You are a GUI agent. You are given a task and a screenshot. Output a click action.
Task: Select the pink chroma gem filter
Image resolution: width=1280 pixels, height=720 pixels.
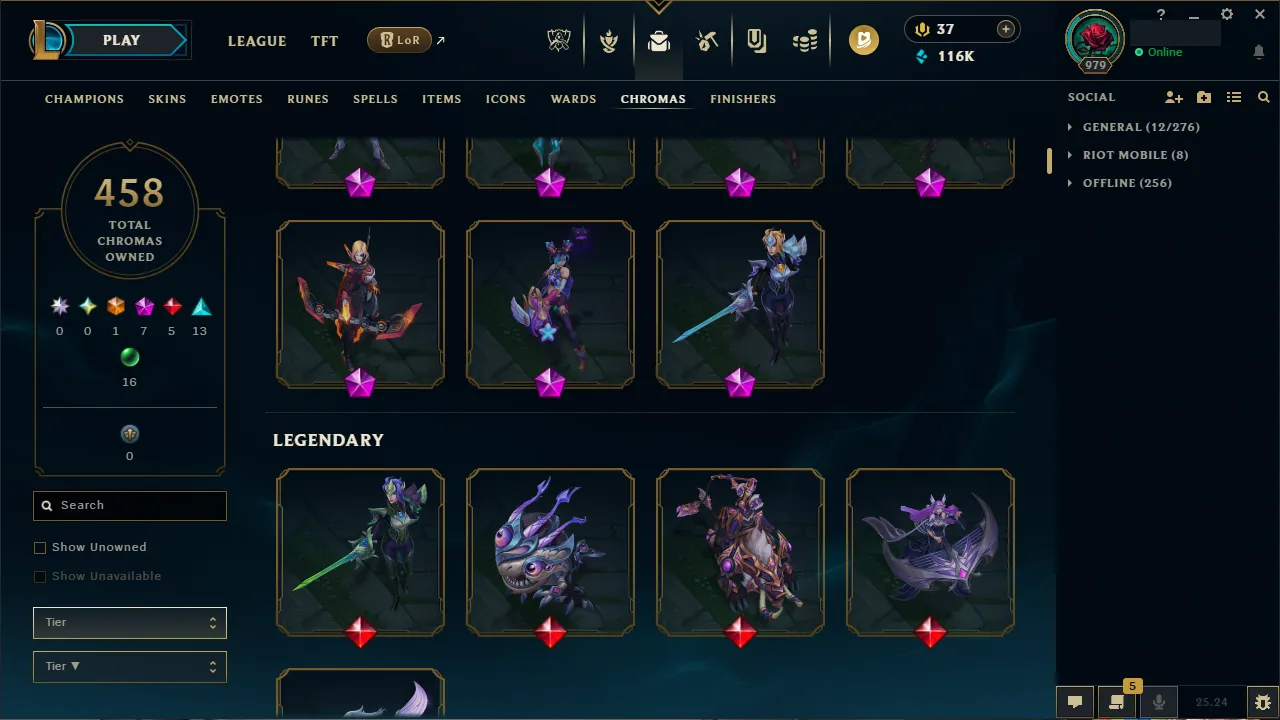click(143, 306)
